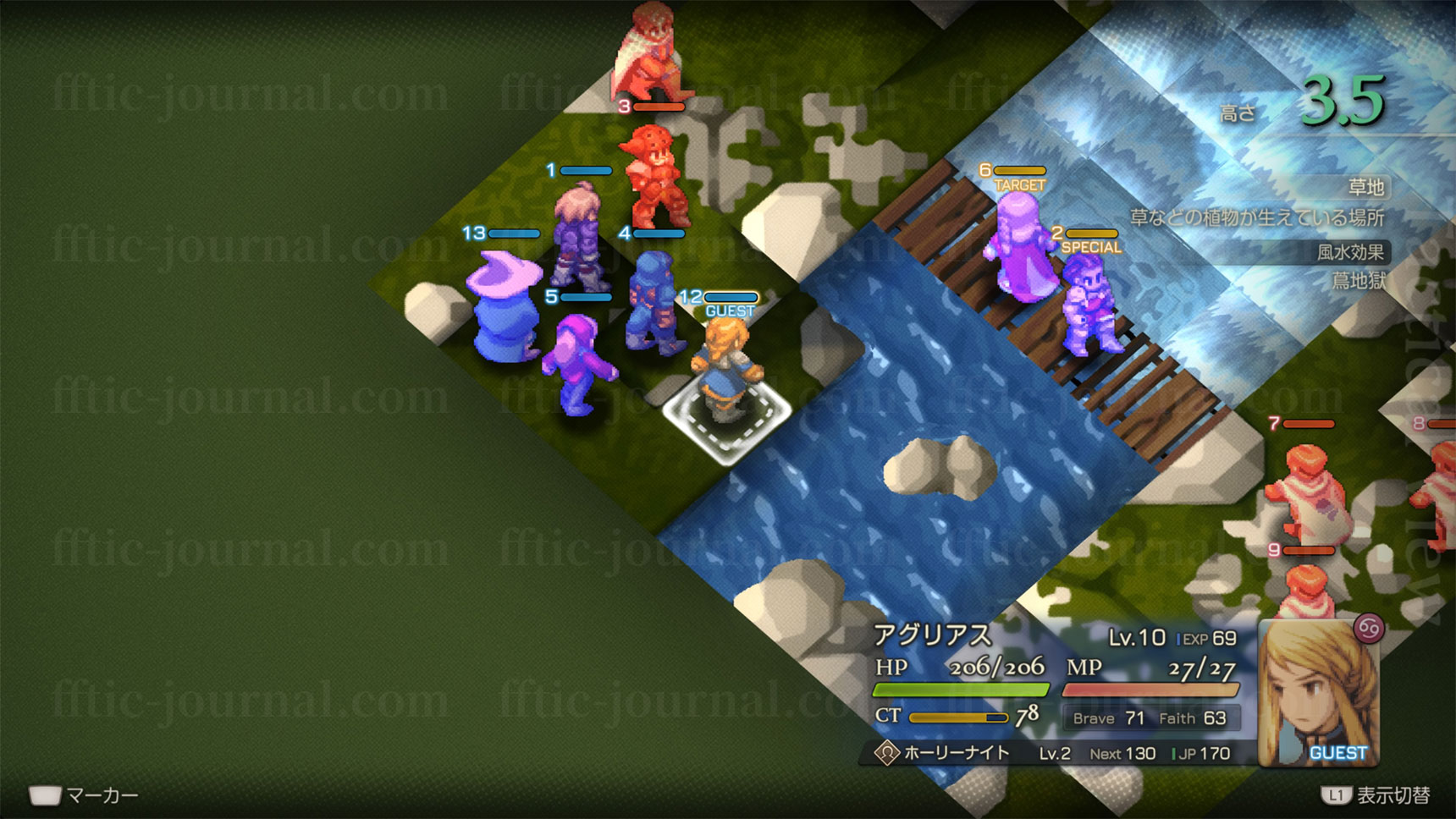Select the unit labeled TARGET on bridge
1456x819 pixels.
[x=1021, y=248]
